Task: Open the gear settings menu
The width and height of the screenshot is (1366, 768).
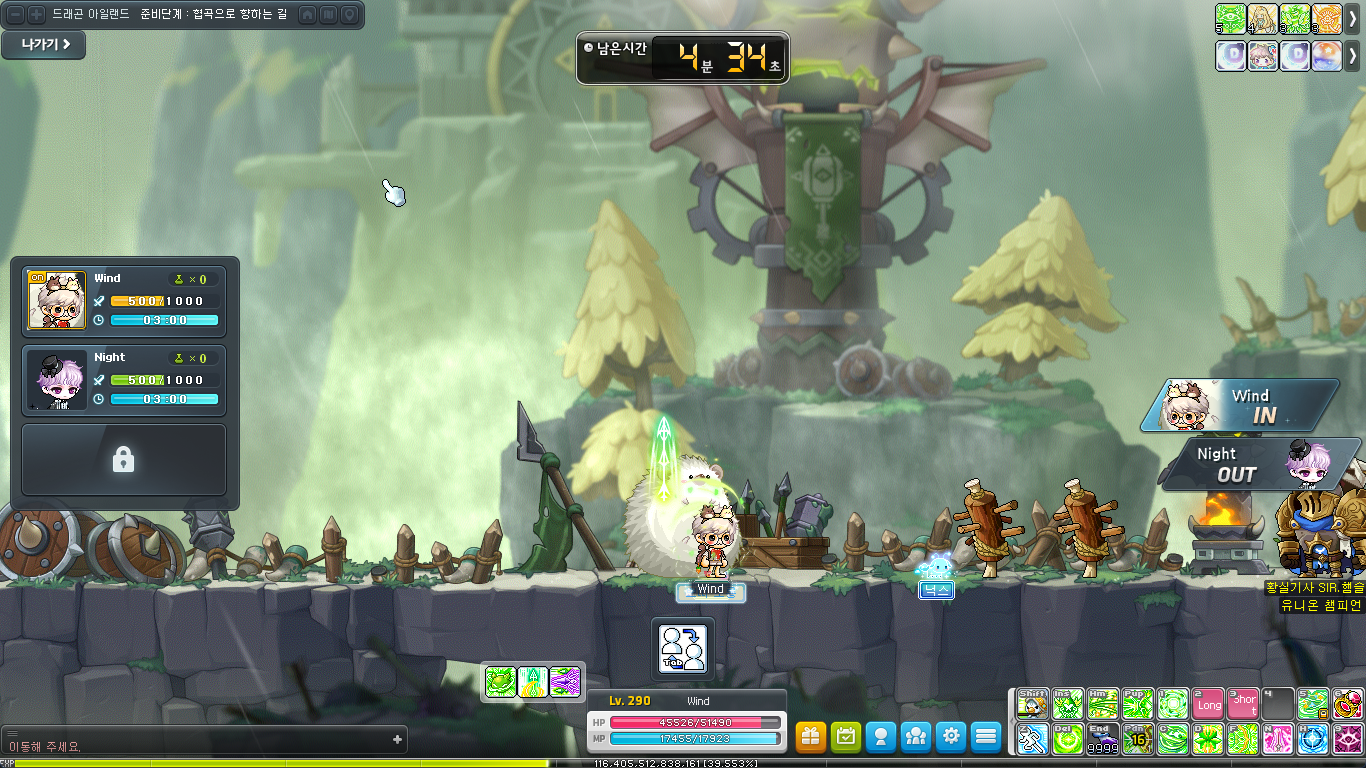Action: click(951, 737)
